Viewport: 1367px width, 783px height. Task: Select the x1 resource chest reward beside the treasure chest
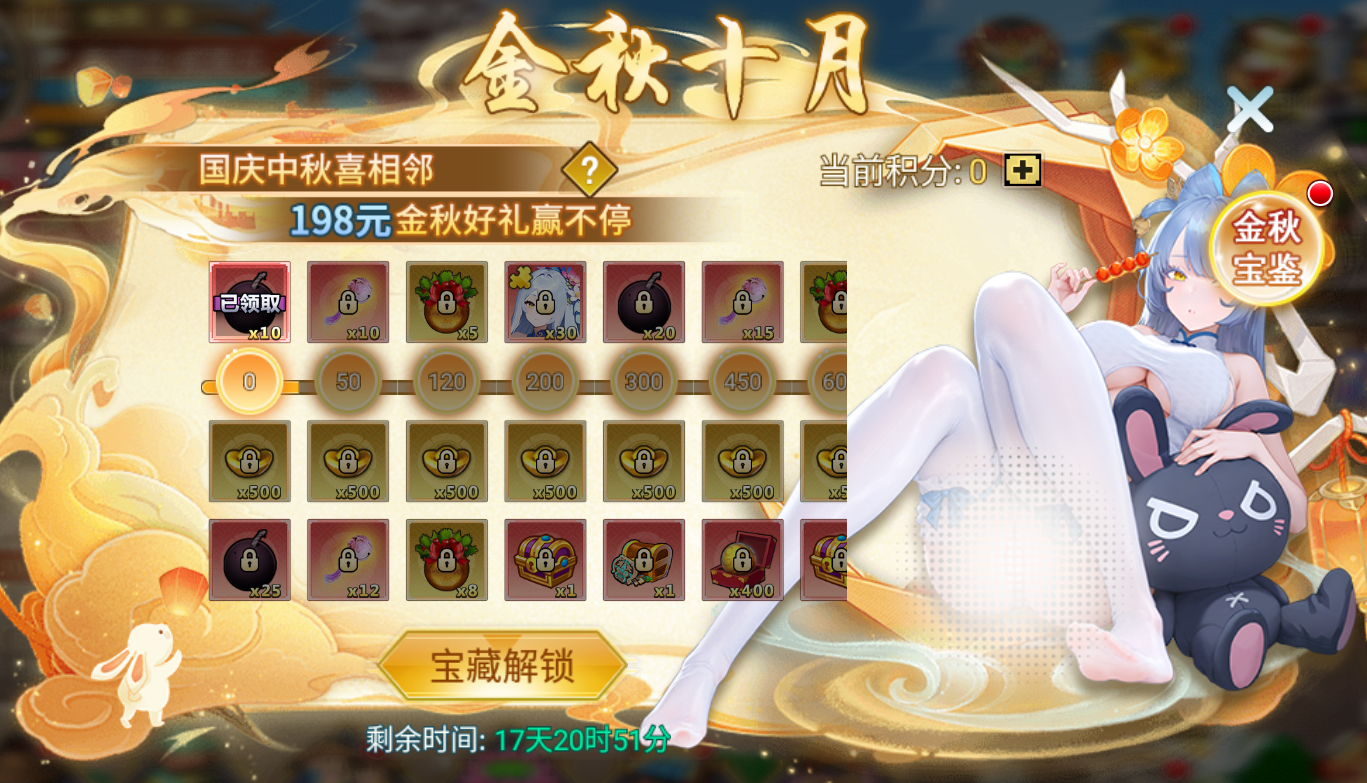point(644,560)
